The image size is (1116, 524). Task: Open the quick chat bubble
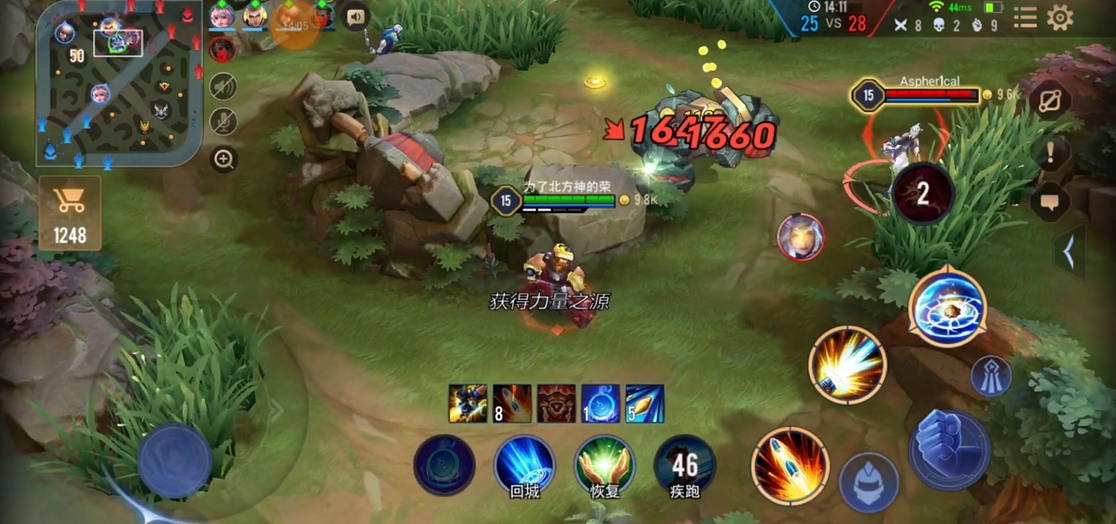pyautogui.click(x=1051, y=202)
